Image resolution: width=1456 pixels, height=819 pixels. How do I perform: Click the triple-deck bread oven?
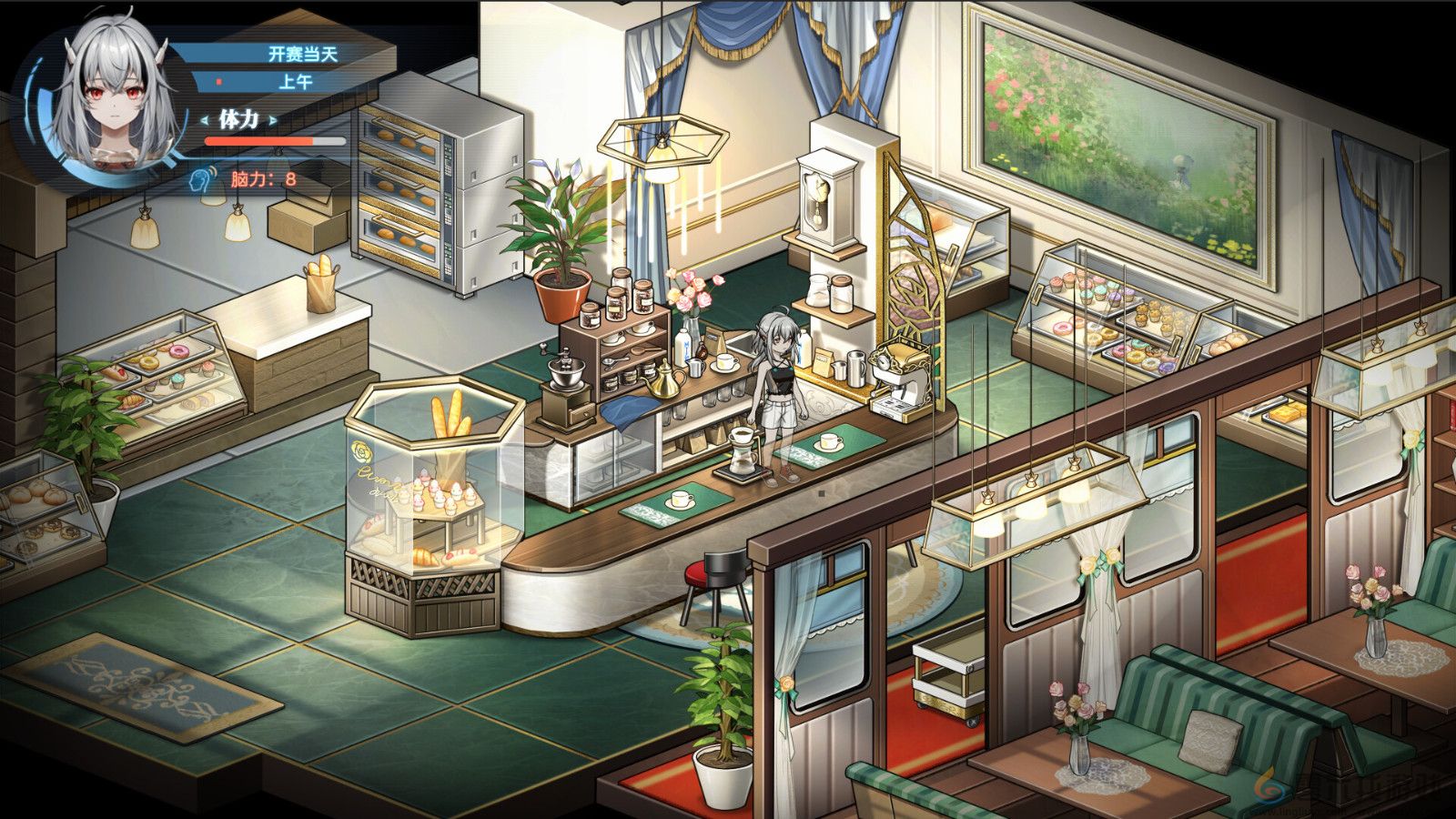tap(409, 191)
